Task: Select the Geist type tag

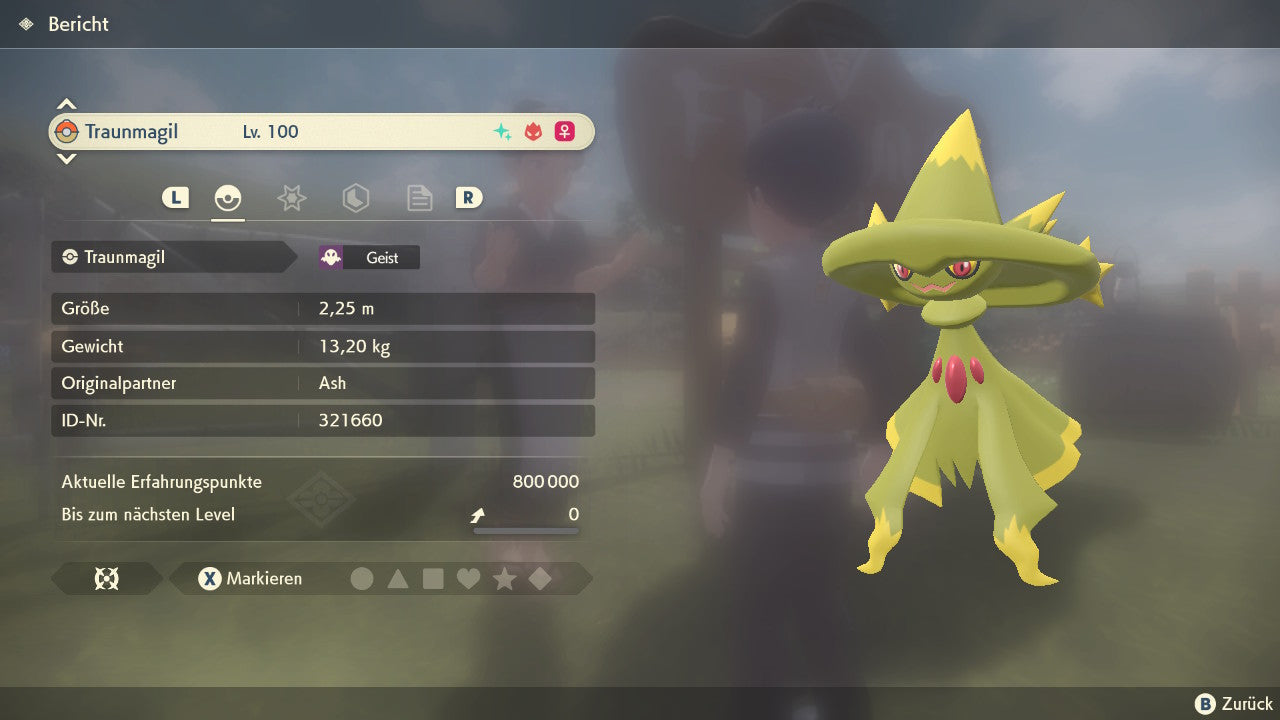Action: point(369,258)
